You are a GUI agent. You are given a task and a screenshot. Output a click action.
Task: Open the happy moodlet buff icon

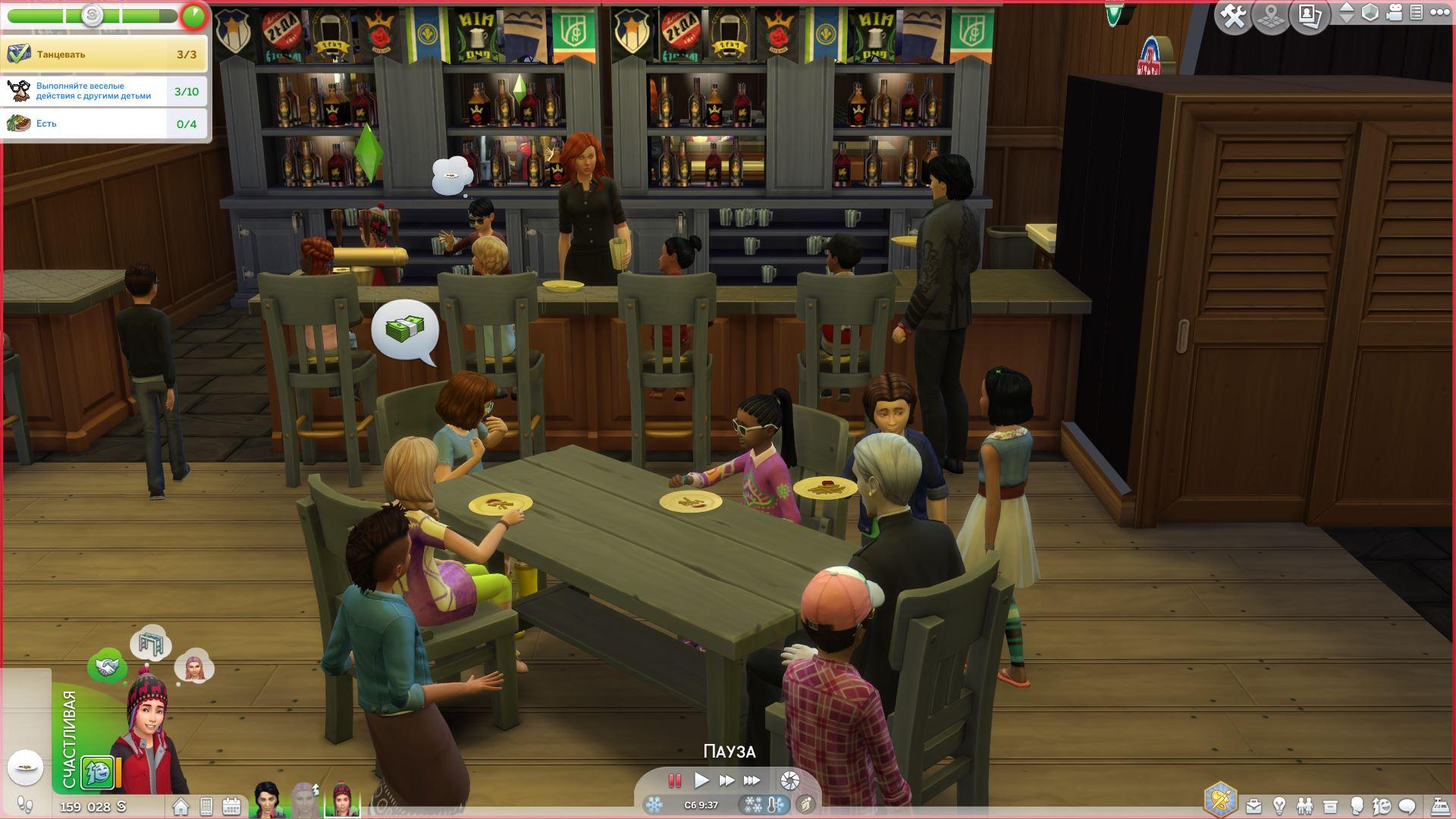click(97, 773)
